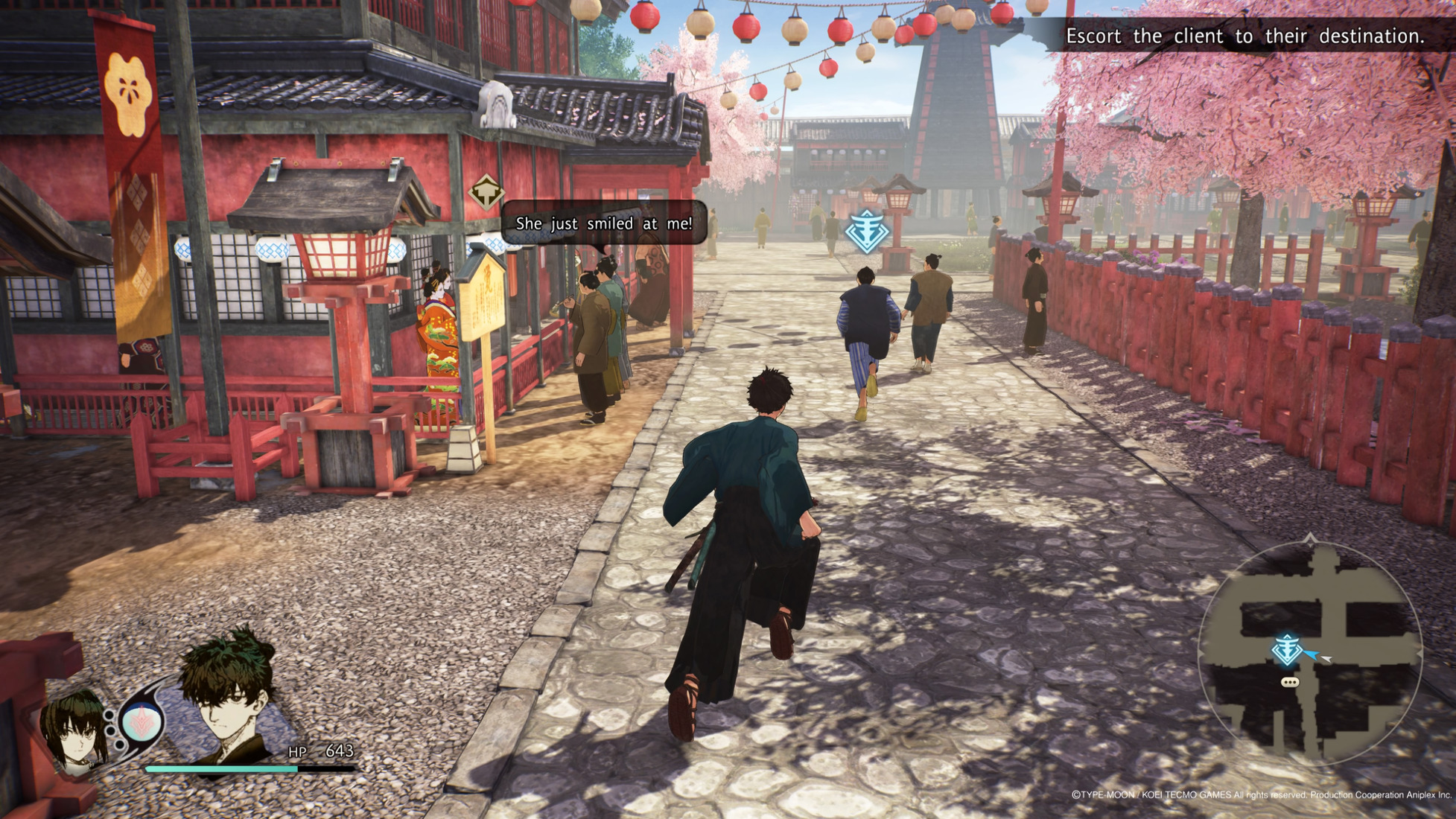Click the diamond shop marker icon
The height and width of the screenshot is (819, 1456).
click(486, 192)
